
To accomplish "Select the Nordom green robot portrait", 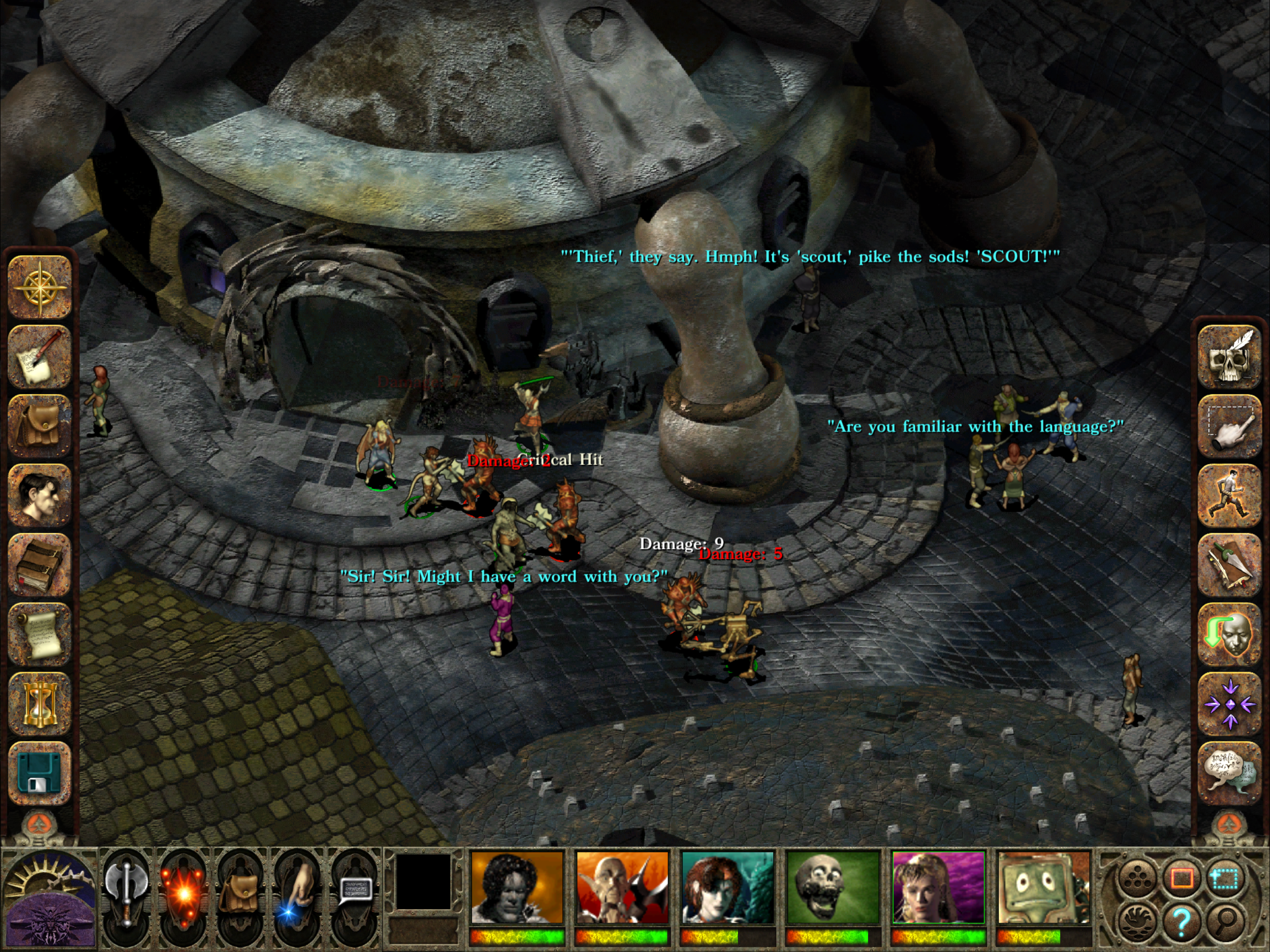I will [x=1044, y=888].
